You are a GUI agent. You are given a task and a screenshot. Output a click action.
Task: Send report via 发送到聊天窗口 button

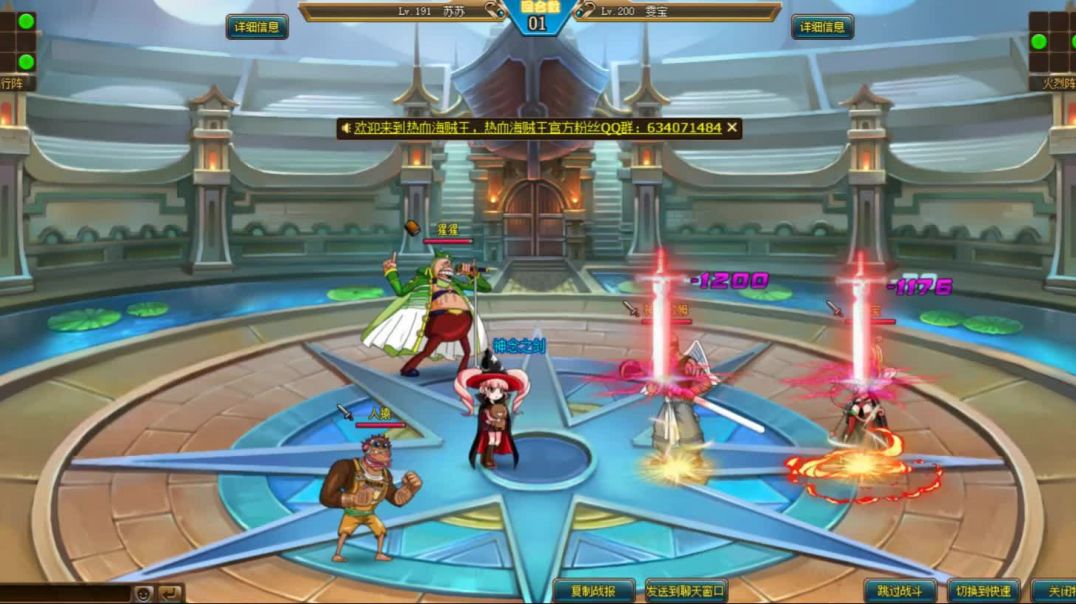[x=686, y=591]
